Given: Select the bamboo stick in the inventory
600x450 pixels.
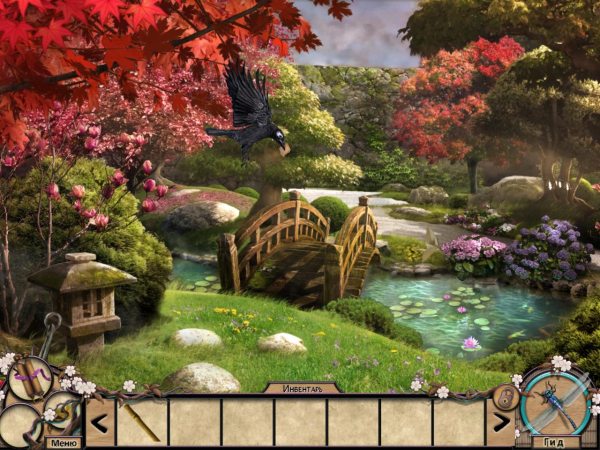Looking at the screenshot, I should click(141, 422).
